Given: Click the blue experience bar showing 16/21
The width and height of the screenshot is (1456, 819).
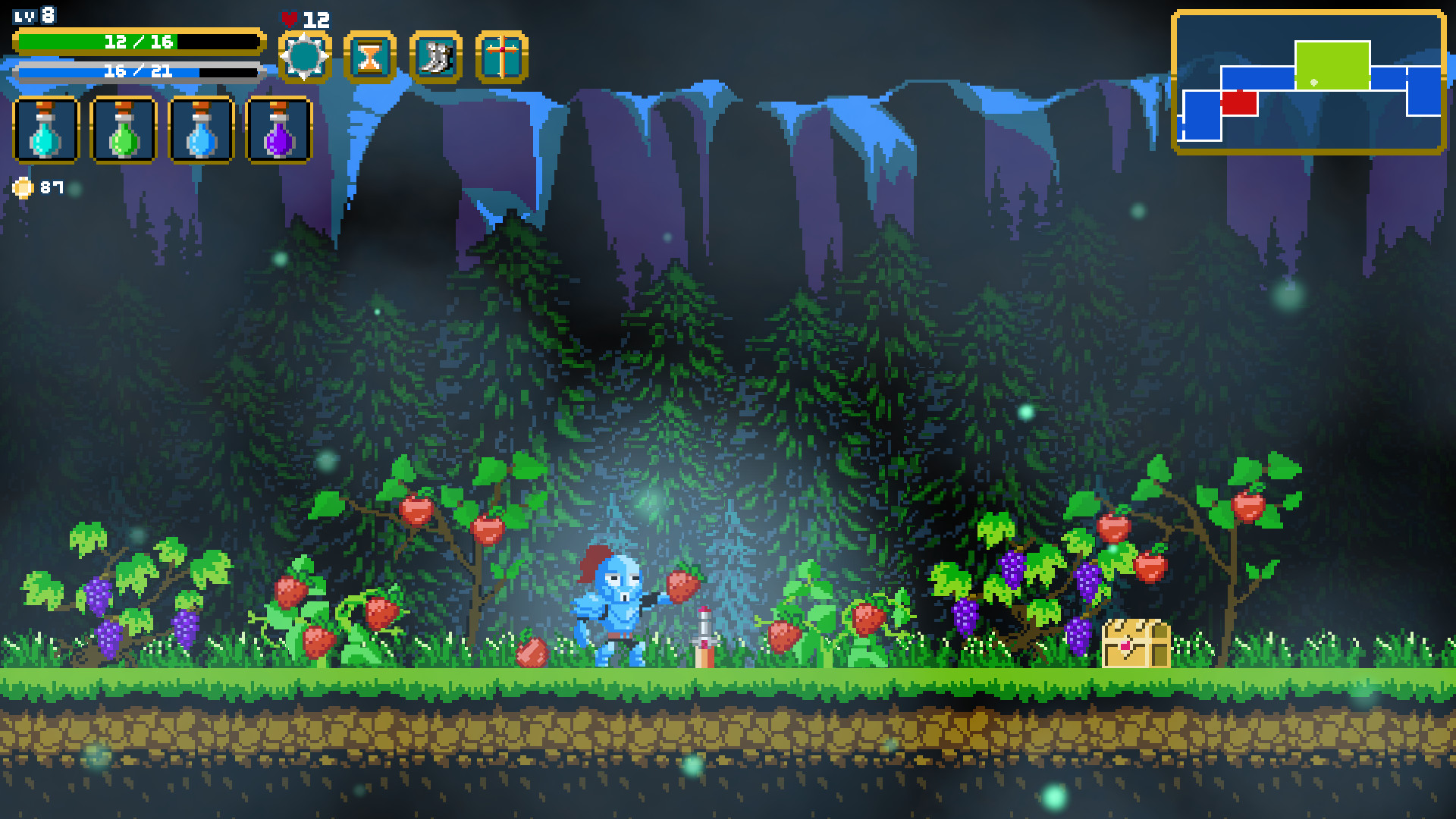Looking at the screenshot, I should 140,73.
